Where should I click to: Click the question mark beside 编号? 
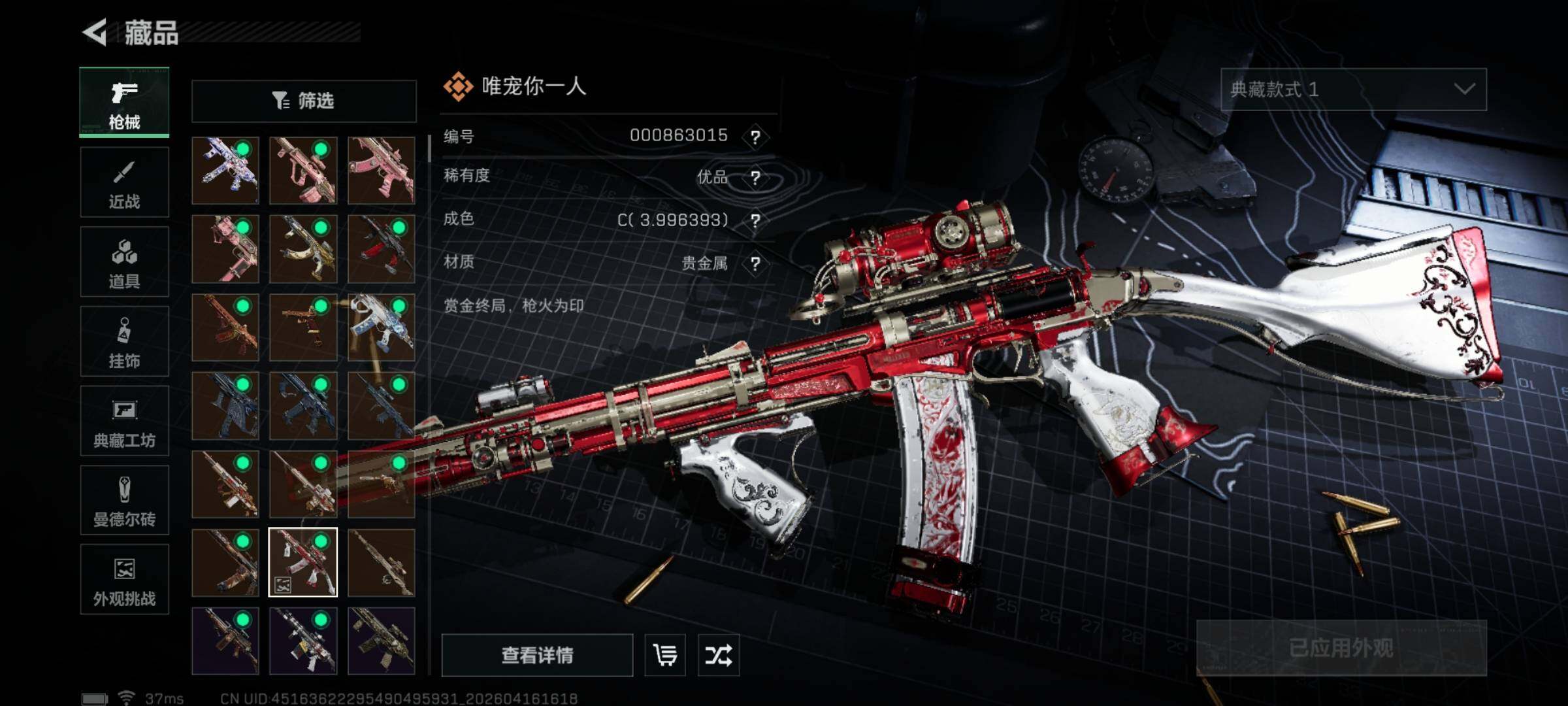[x=755, y=137]
